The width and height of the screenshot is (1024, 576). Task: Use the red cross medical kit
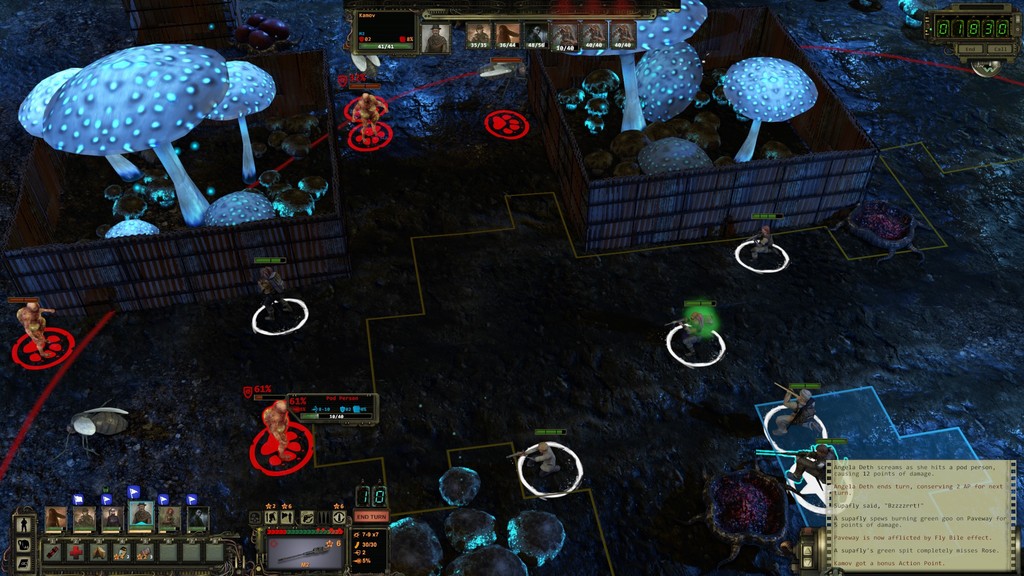tap(76, 551)
